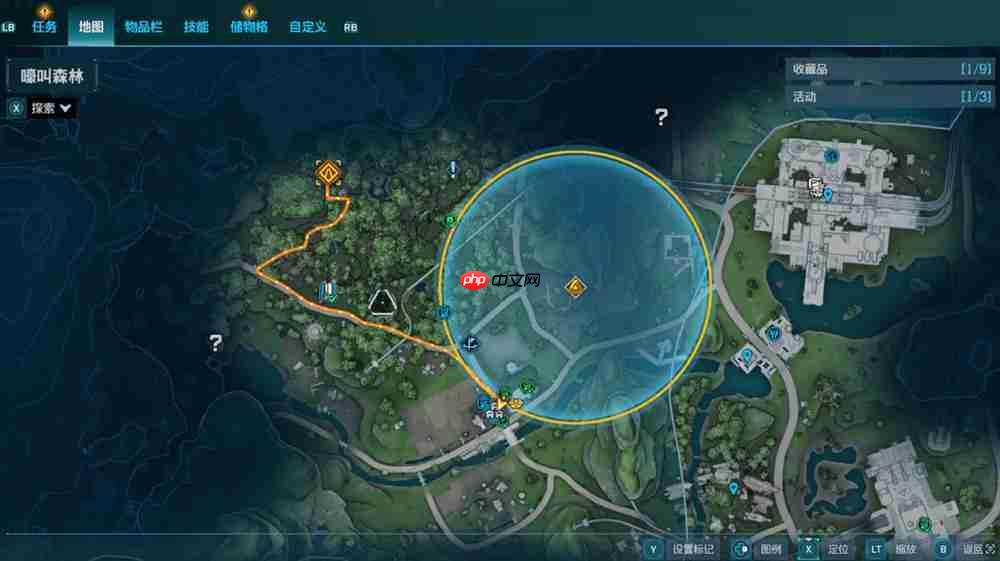Screen dimensions: 1000x561
Task: Expand the 探索 (Explore) dropdown
Action: click(x=52, y=108)
